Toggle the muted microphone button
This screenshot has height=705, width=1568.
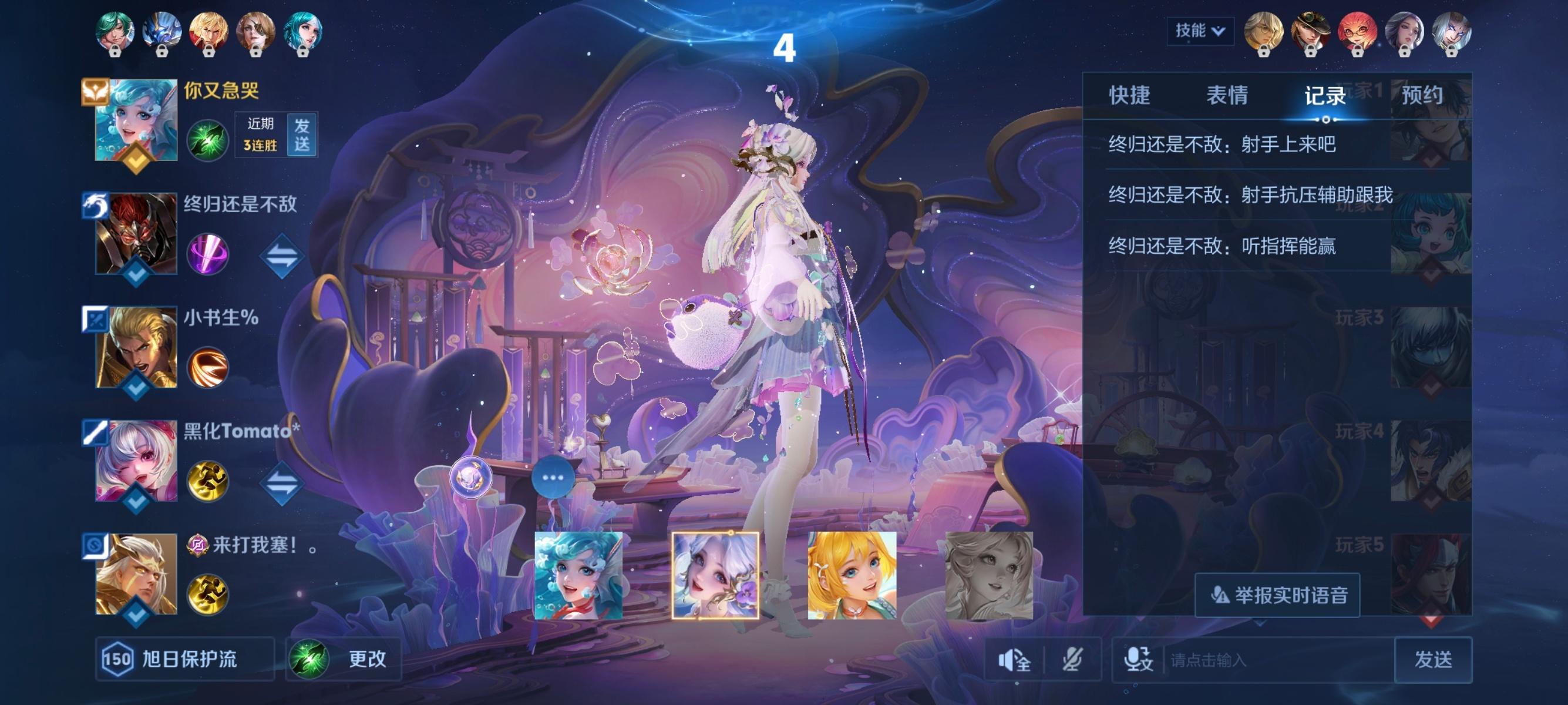[x=1072, y=660]
